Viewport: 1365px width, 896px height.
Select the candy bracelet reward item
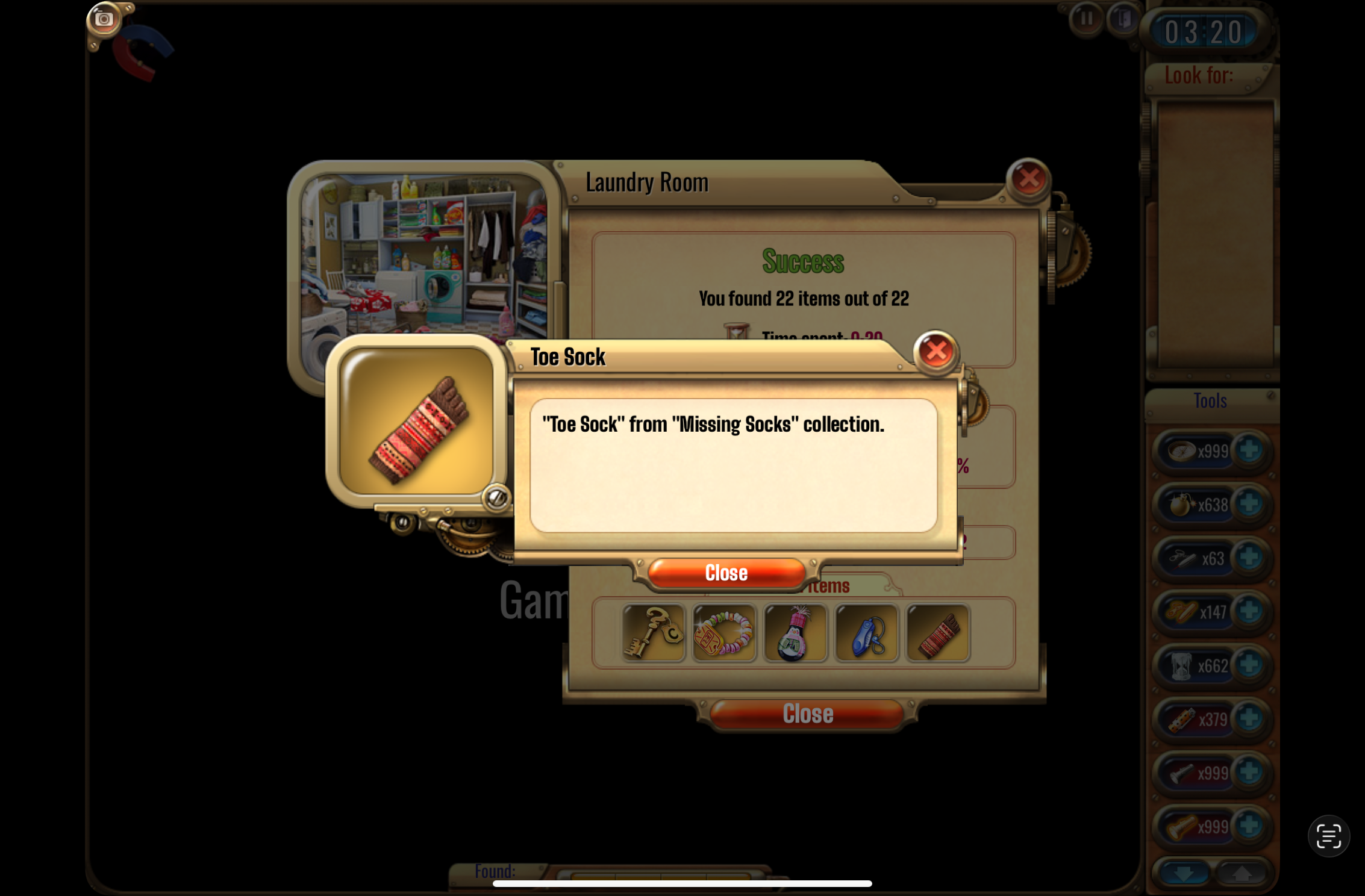pos(723,633)
